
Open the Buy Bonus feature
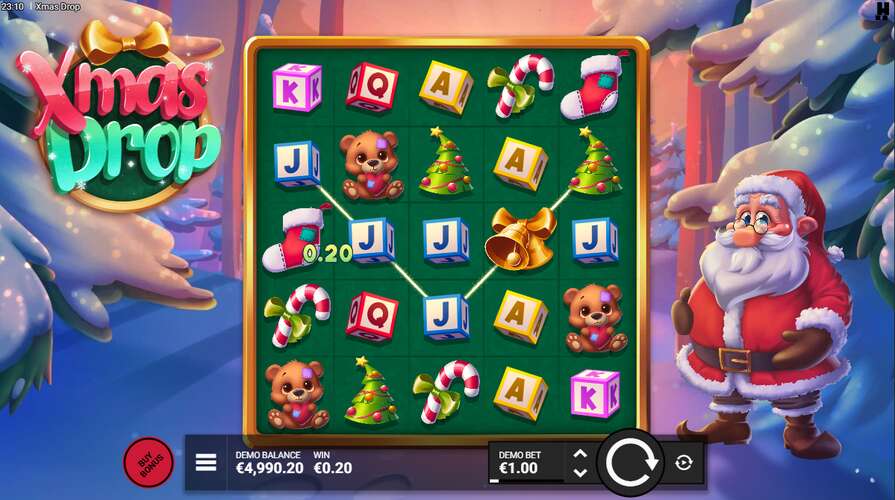[x=148, y=462]
